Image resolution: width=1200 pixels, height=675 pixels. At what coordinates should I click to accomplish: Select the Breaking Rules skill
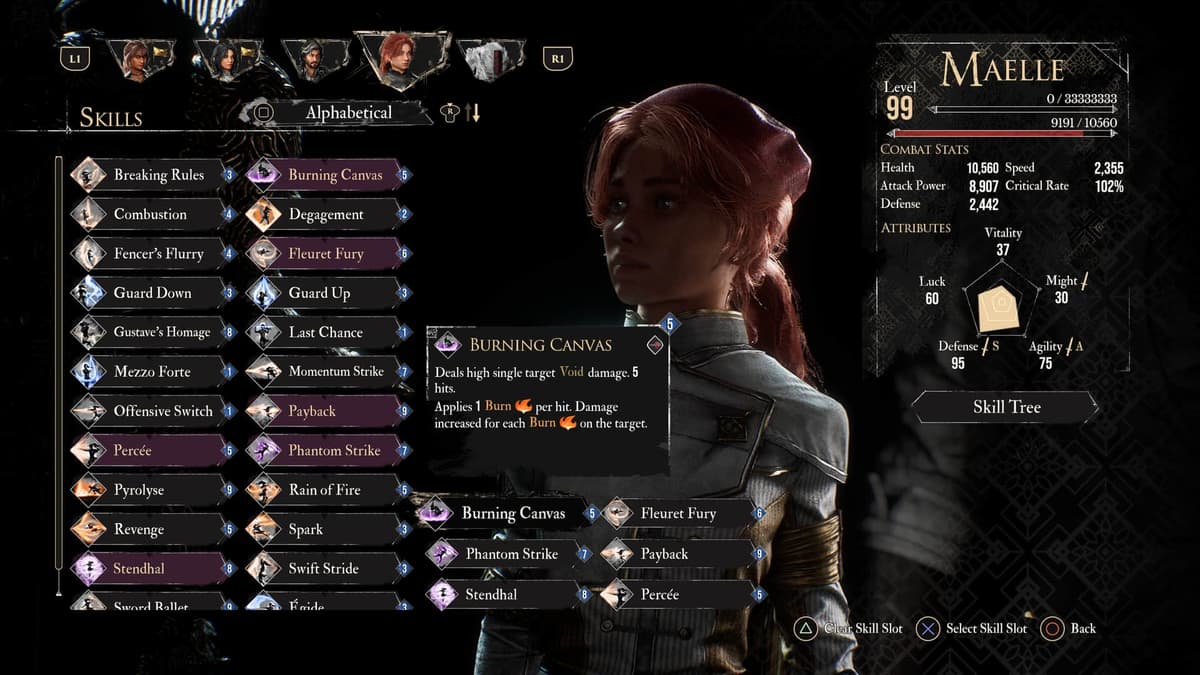click(158, 175)
